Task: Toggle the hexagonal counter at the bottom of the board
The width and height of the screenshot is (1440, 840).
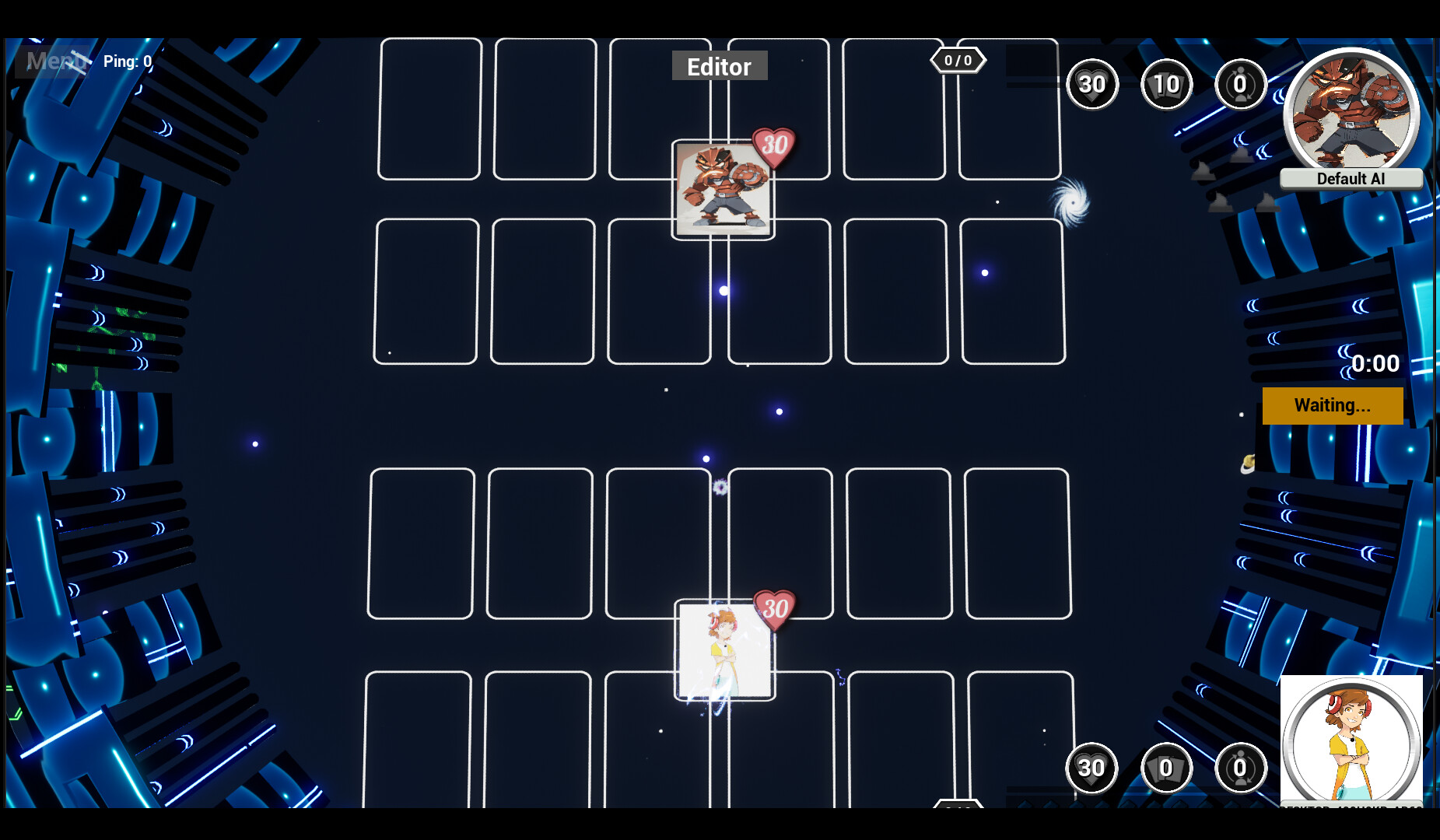Action: 958,809
